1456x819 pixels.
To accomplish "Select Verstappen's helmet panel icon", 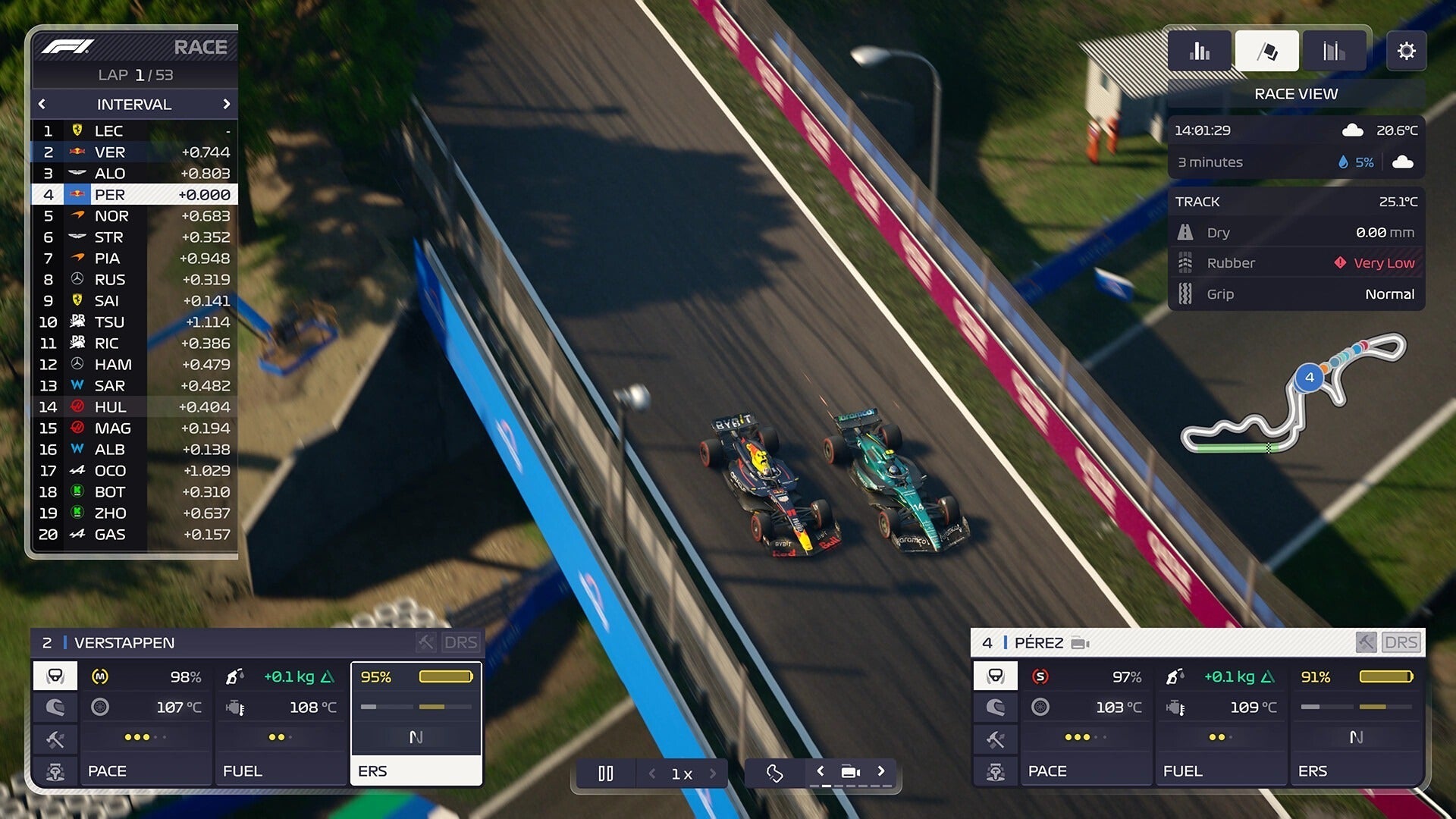I will point(55,708).
